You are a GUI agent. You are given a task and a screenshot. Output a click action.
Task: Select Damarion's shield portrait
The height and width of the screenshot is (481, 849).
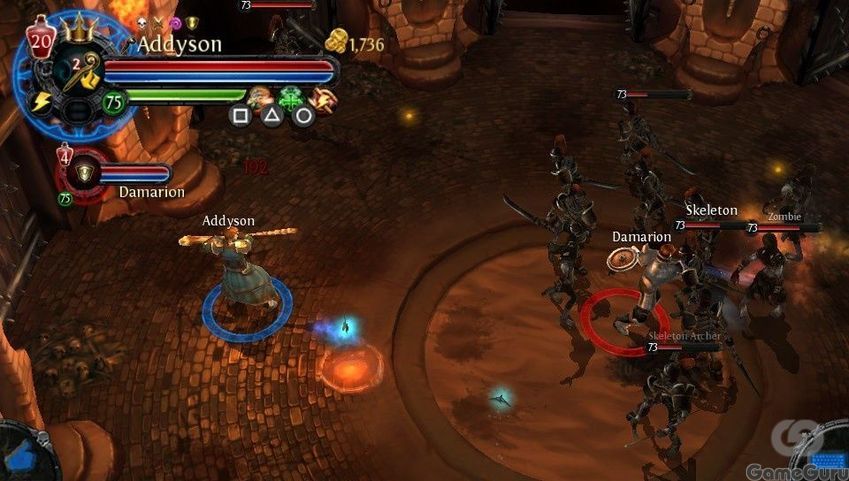coord(84,173)
